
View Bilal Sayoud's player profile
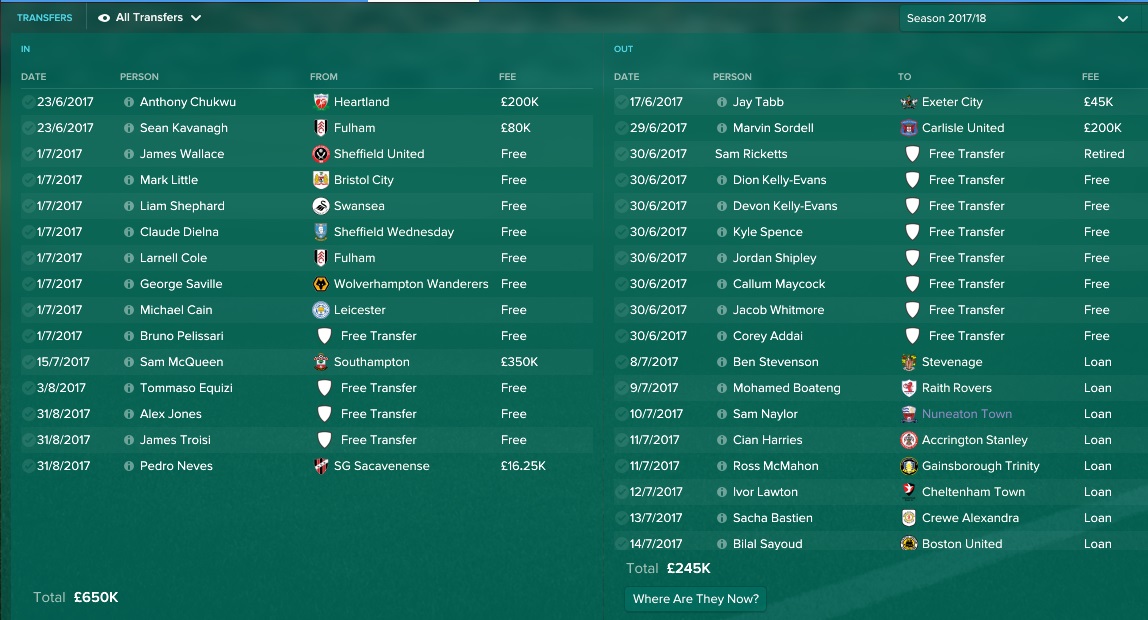coord(767,544)
